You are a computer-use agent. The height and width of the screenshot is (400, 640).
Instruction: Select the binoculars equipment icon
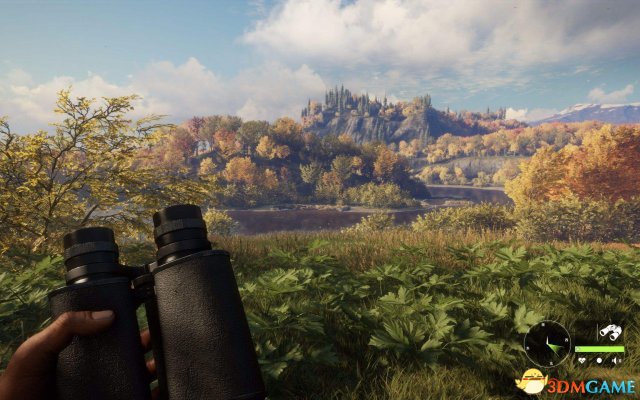611,332
